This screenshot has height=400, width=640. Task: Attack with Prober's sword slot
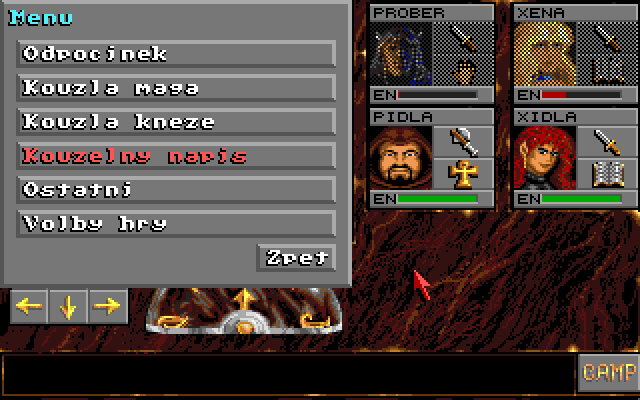464,37
